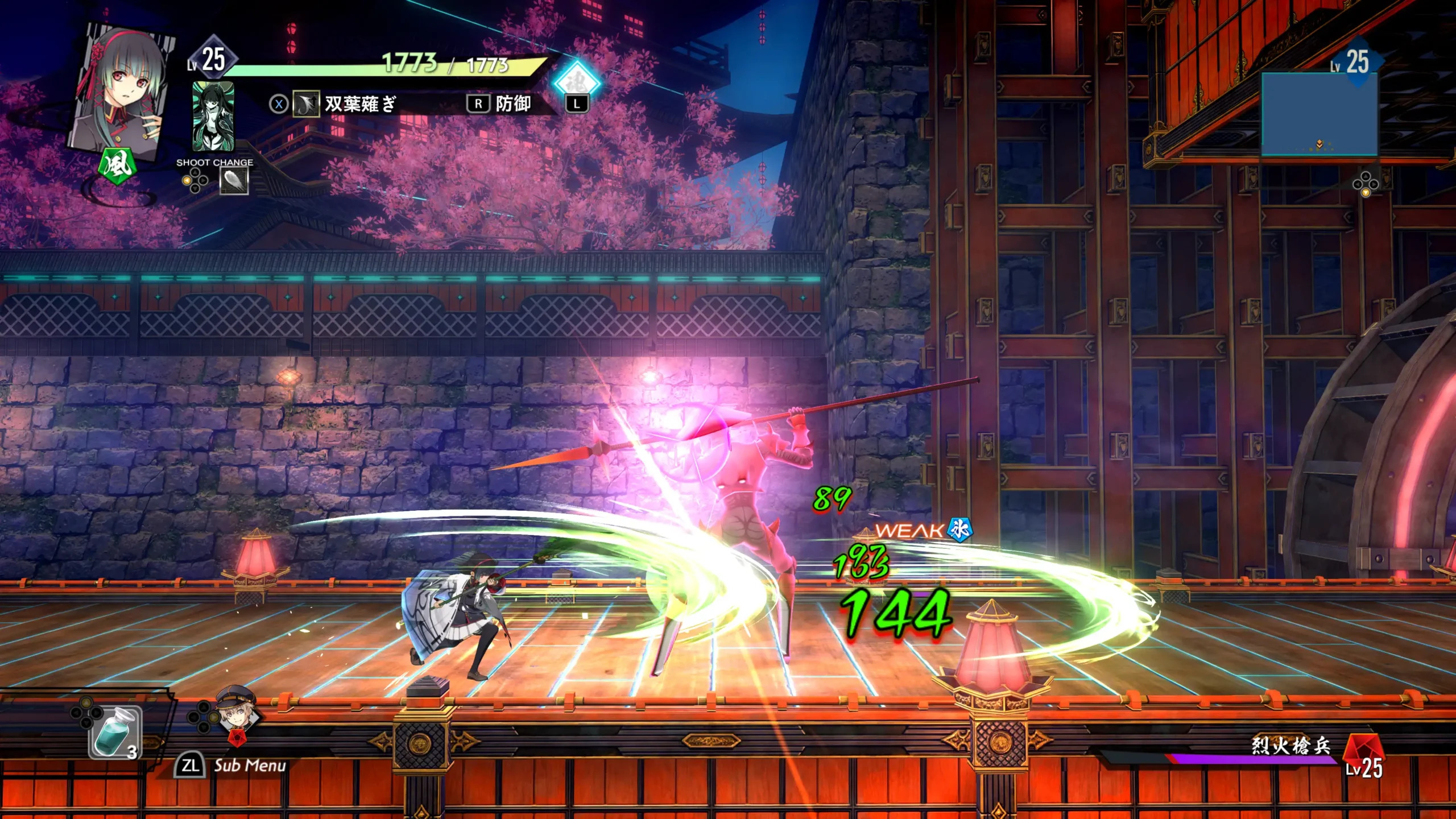1456x819 pixels.
Task: Switch to the partner character card
Action: pos(213,116)
